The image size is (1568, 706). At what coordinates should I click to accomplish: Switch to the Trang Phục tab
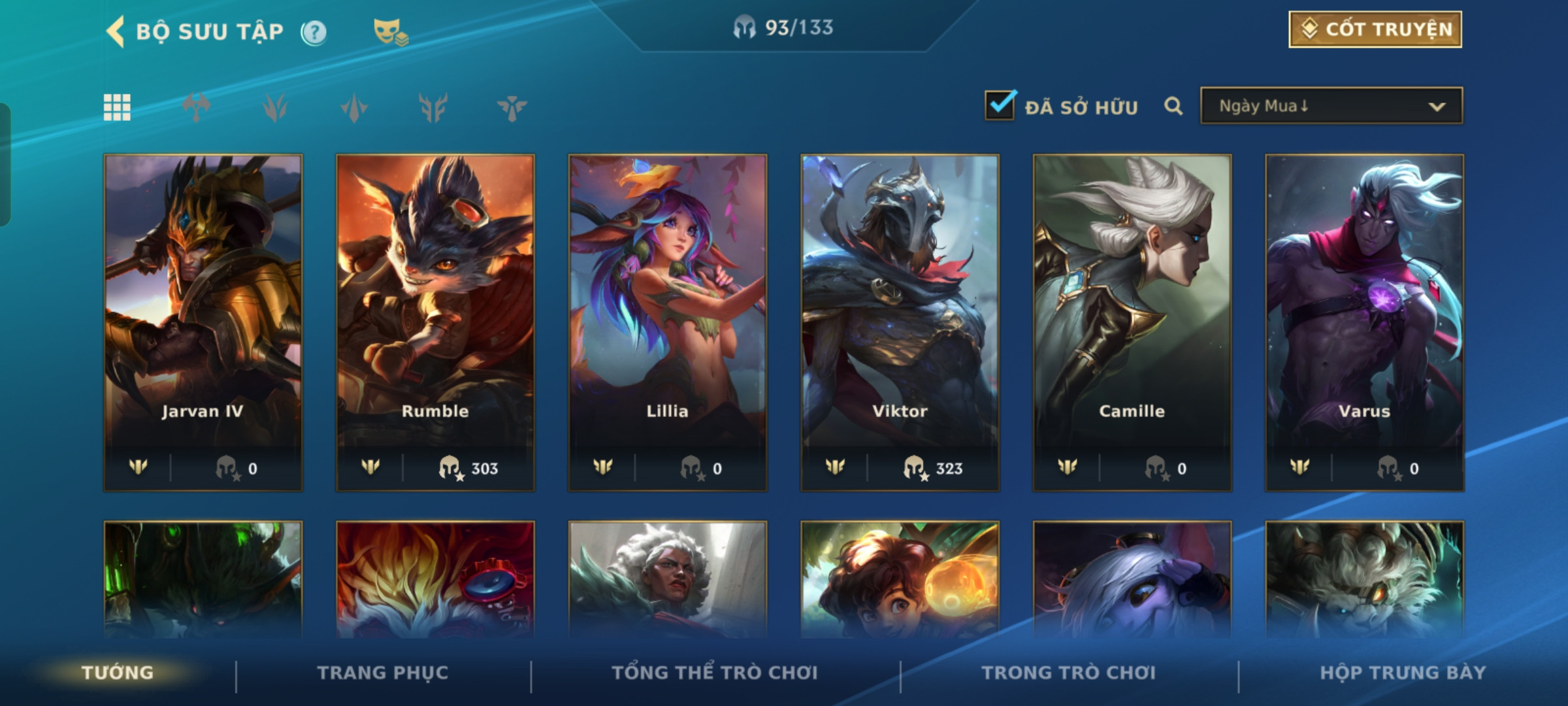coord(383,673)
